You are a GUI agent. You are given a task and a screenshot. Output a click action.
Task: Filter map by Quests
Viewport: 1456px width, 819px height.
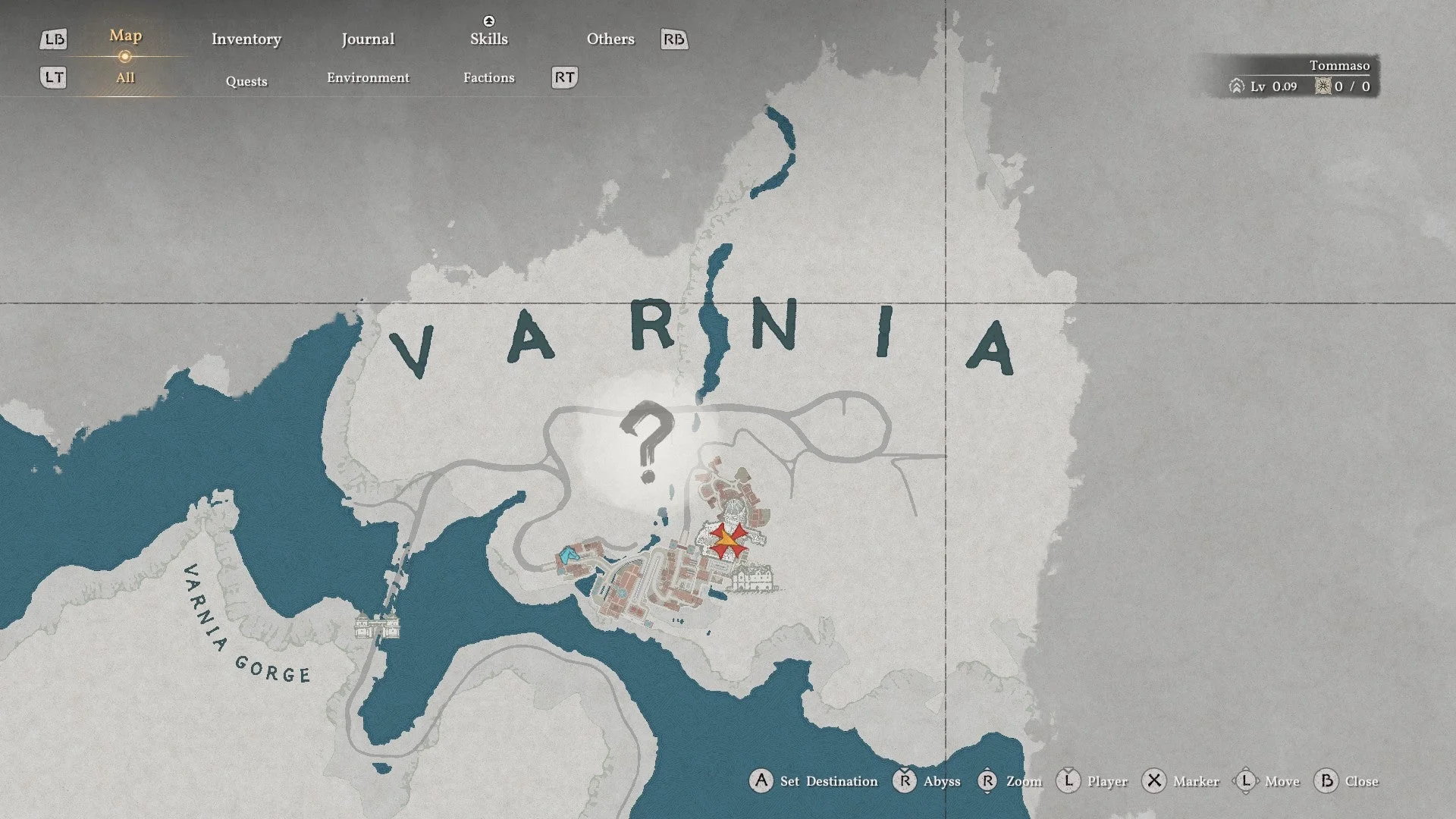(x=246, y=81)
